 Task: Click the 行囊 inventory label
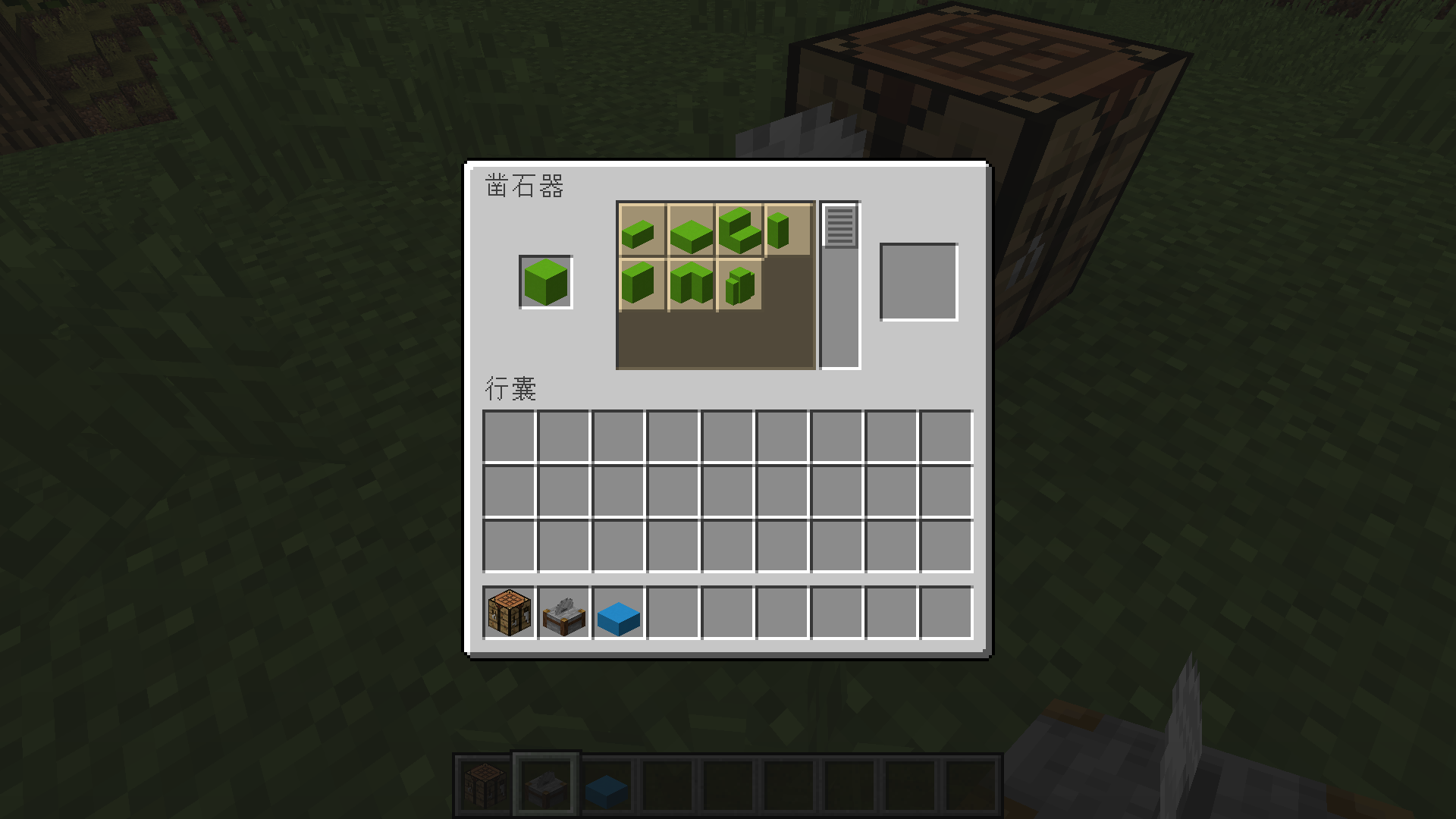pos(512,389)
